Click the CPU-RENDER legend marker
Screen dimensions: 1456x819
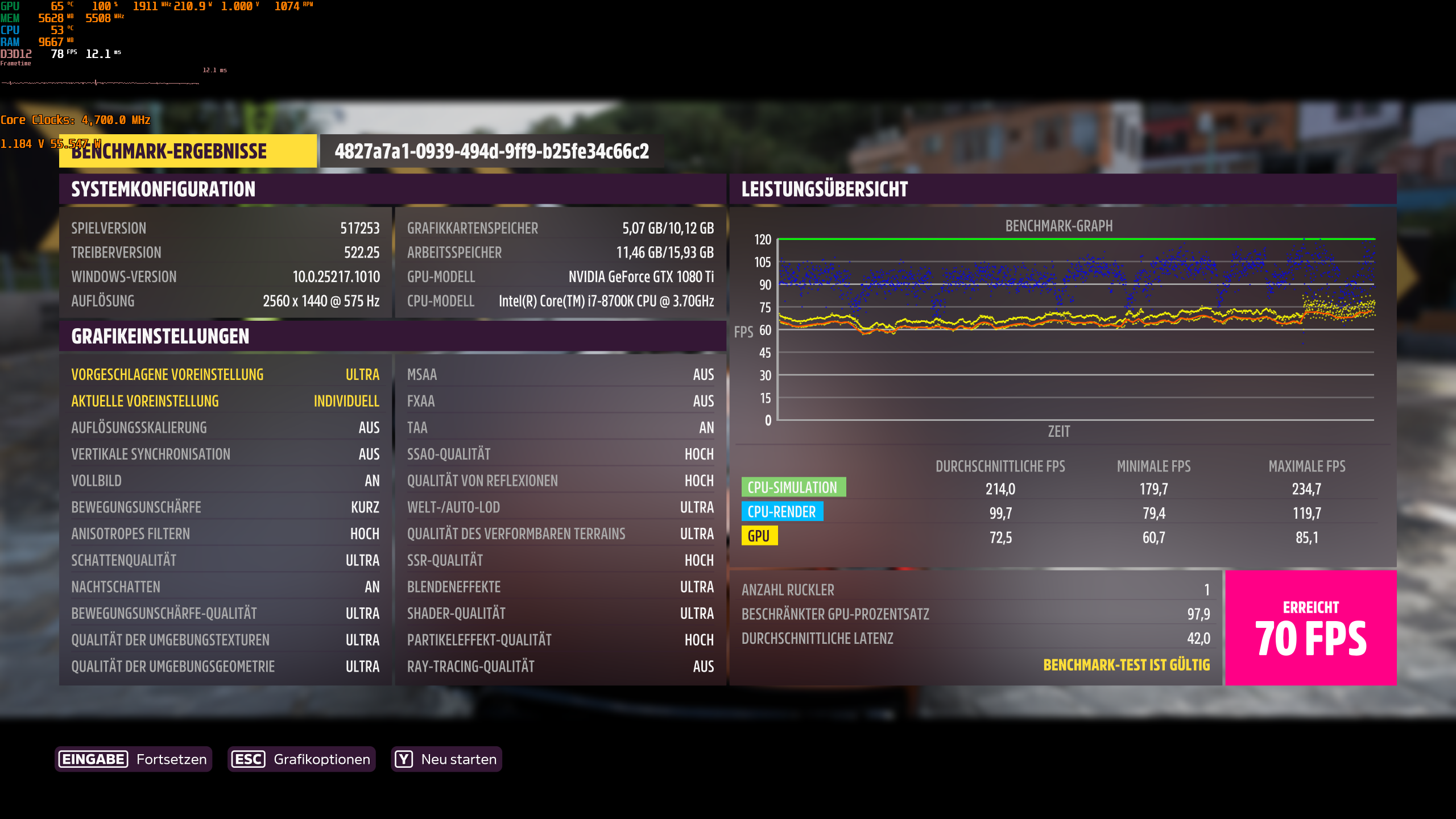coord(783,512)
